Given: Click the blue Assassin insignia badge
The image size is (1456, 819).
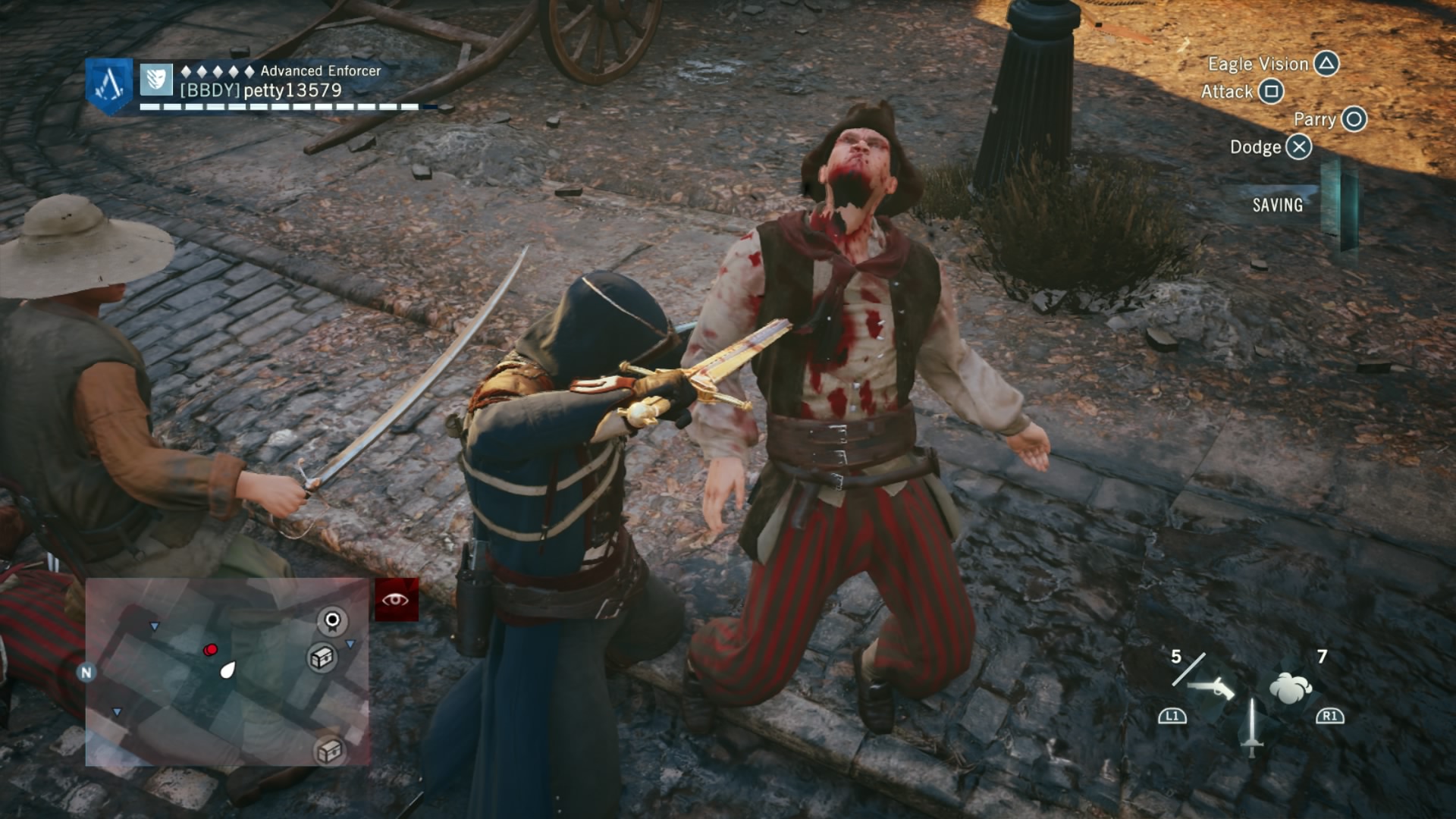Looking at the screenshot, I should [109, 85].
